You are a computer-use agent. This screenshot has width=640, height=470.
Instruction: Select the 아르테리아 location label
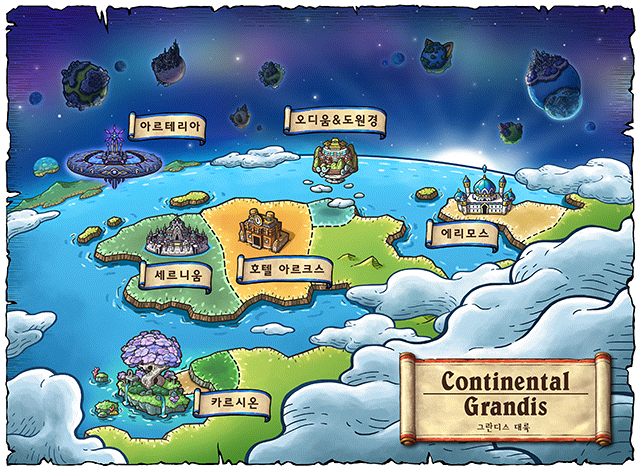click(x=171, y=128)
